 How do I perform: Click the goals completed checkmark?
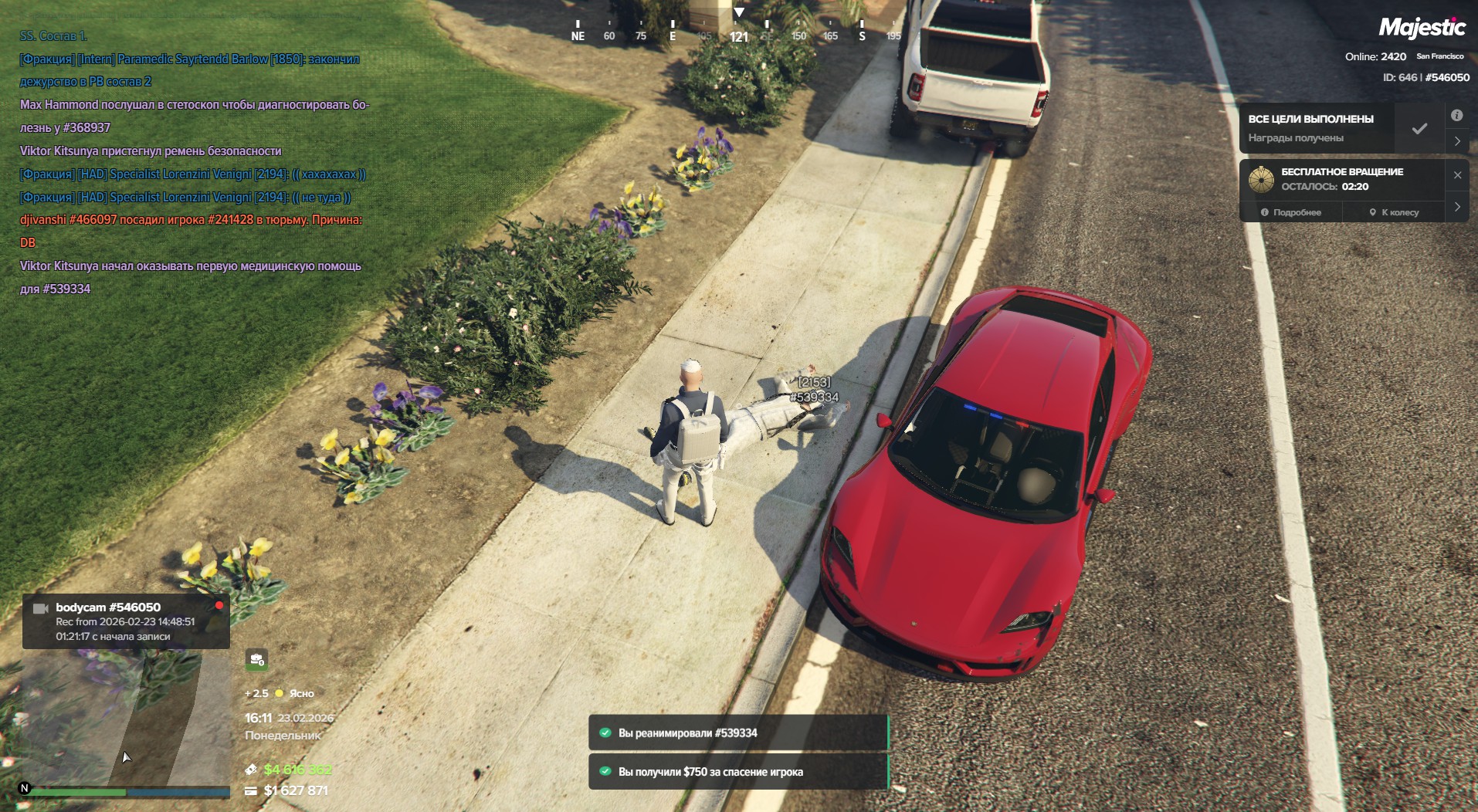[1419, 129]
